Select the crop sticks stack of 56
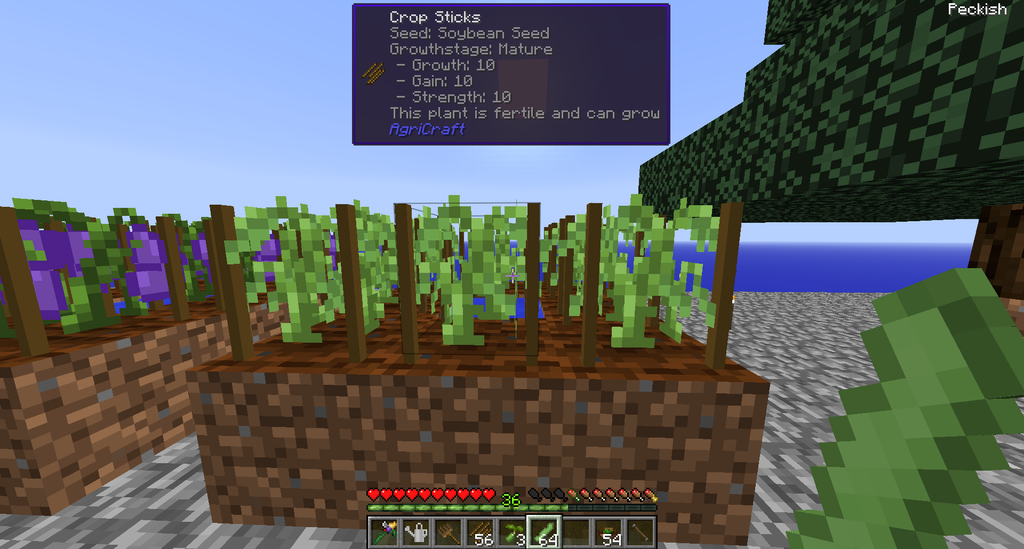The image size is (1024, 549). pos(478,532)
